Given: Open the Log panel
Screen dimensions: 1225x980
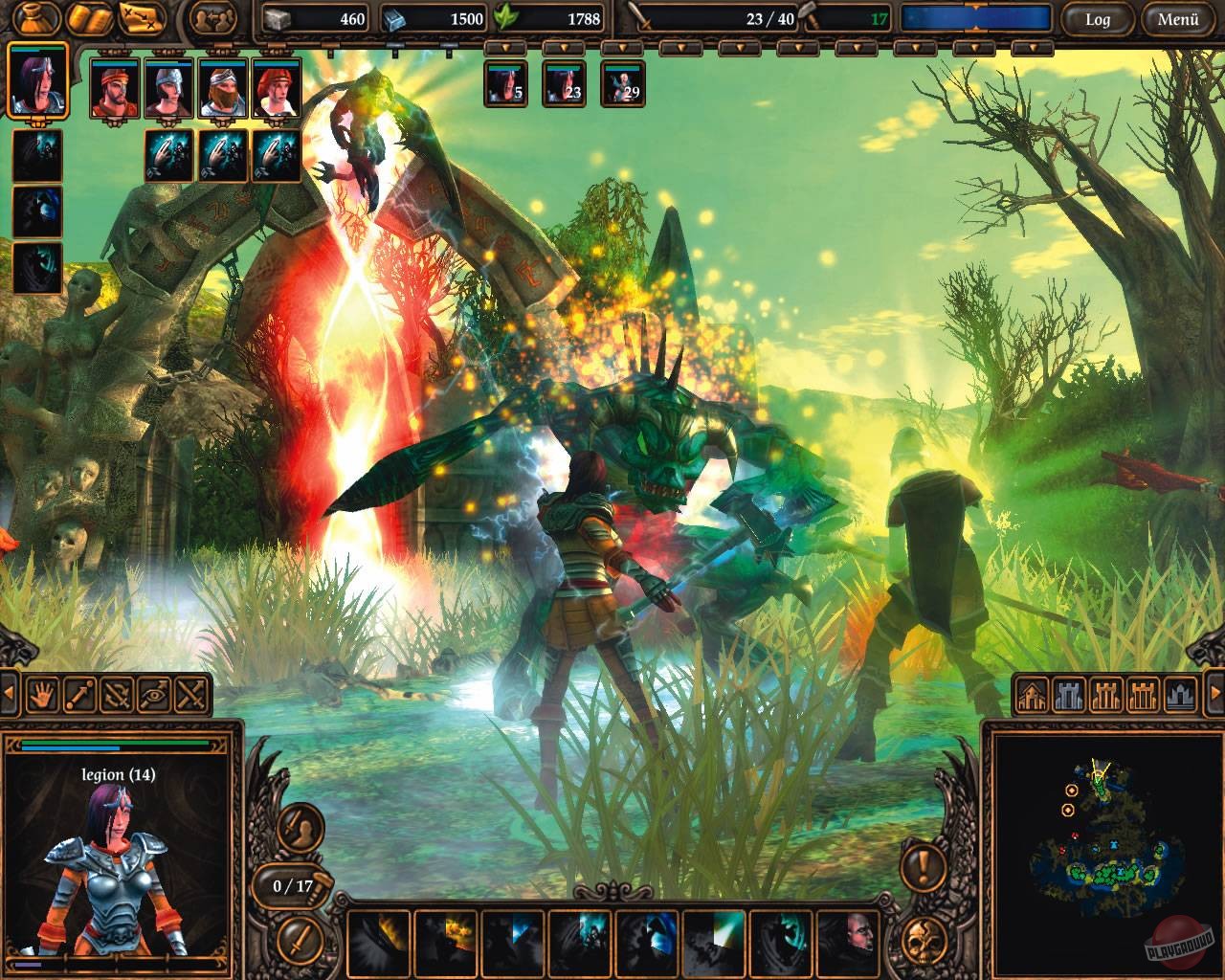Looking at the screenshot, I should pyautogui.click(x=1101, y=18).
